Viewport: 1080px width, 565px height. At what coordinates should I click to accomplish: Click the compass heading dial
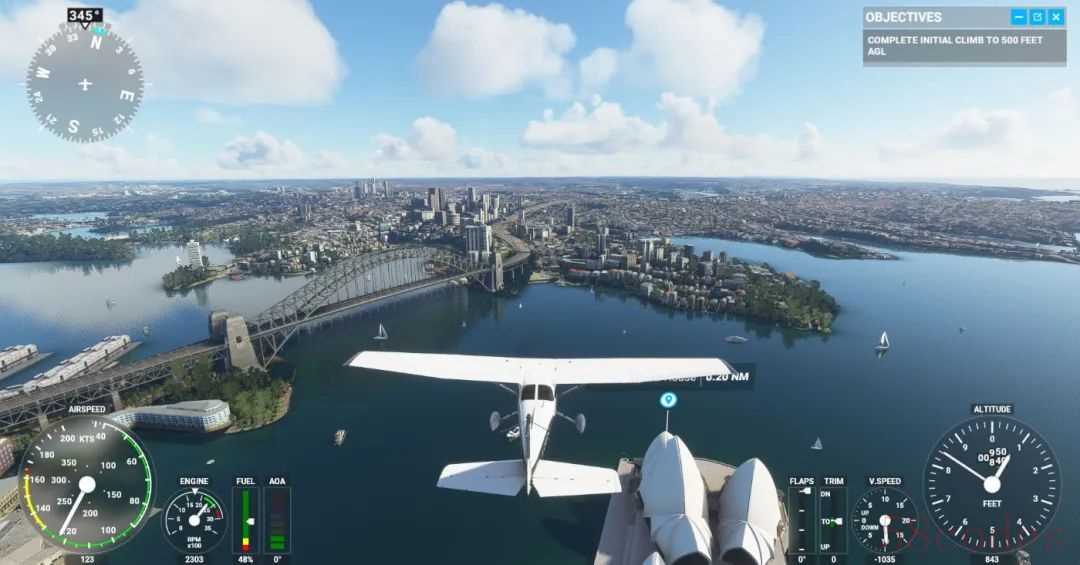[84, 84]
